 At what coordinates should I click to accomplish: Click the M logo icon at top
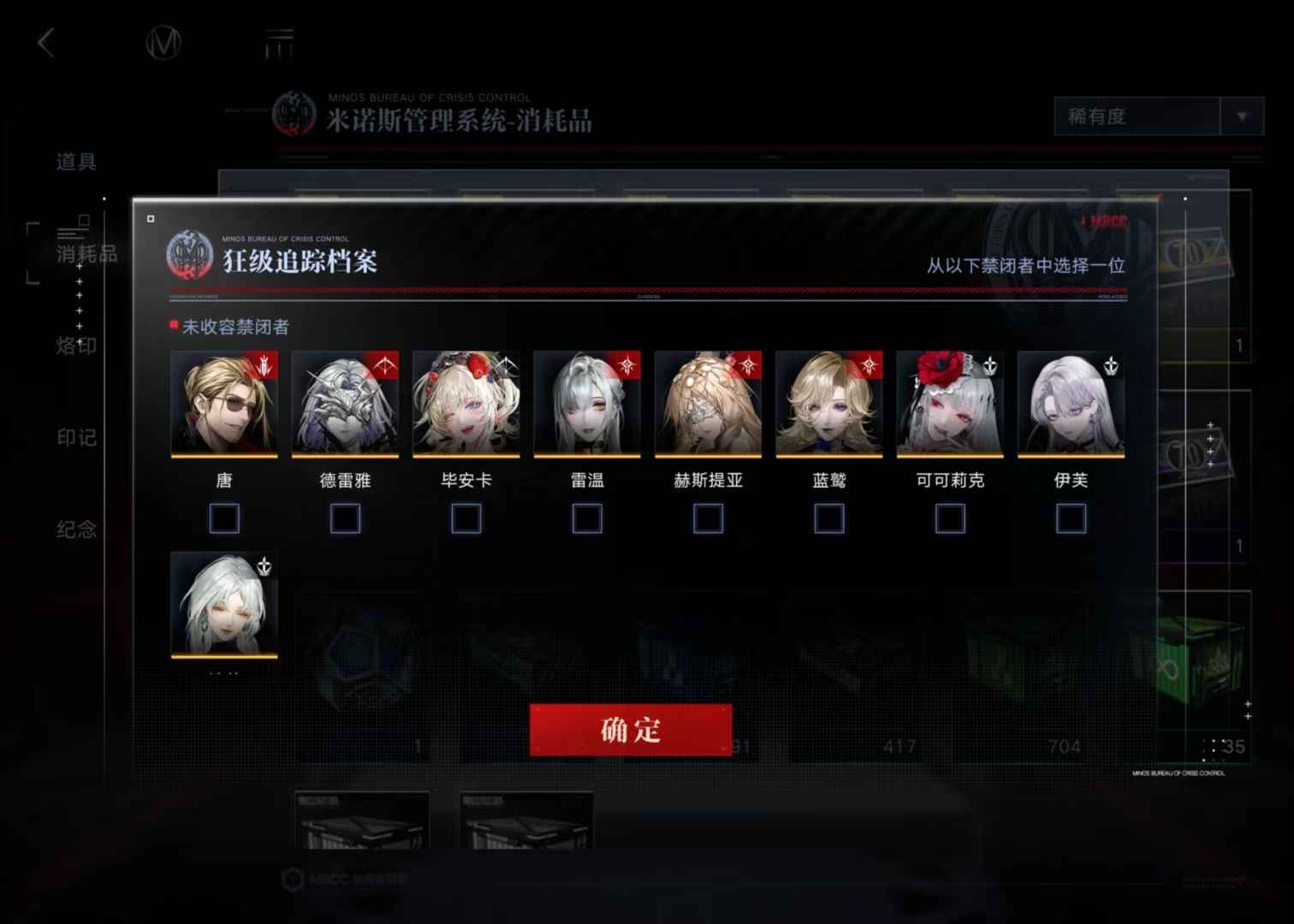pyautogui.click(x=164, y=43)
